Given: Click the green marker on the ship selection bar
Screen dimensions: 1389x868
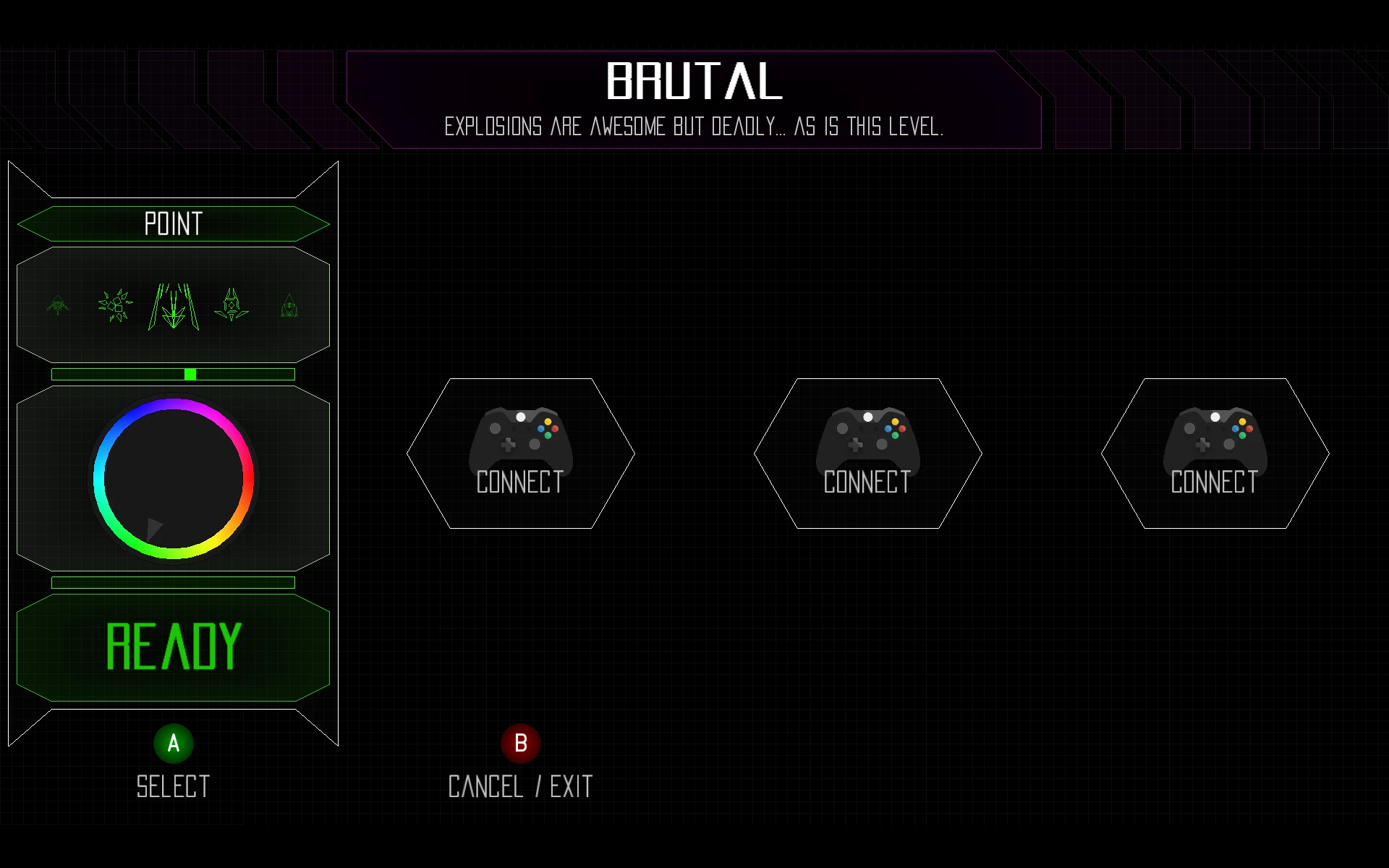Looking at the screenshot, I should [x=190, y=374].
